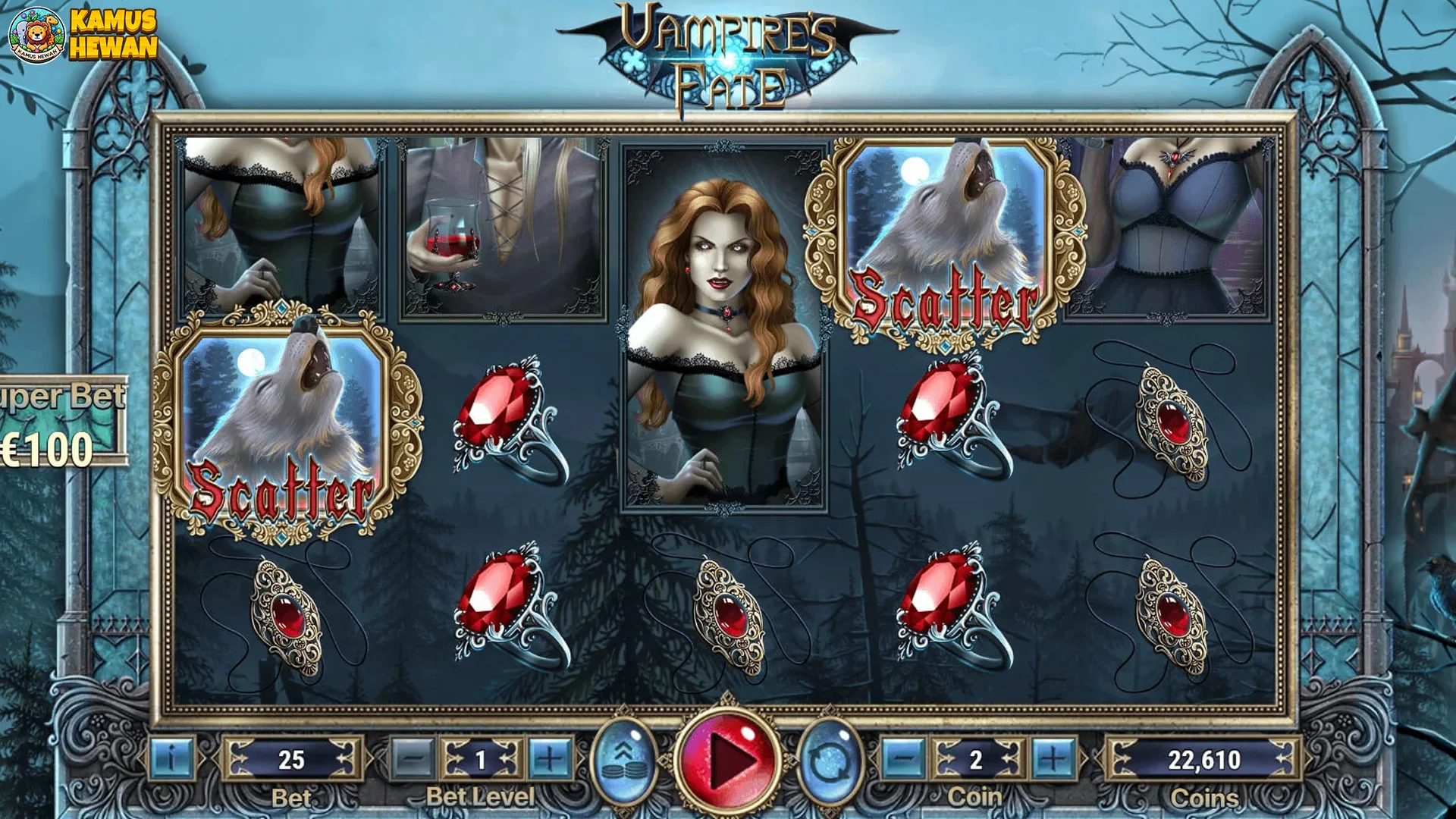Viewport: 1456px width, 819px height.
Task: Activate the max bet coins button
Action: 623,761
